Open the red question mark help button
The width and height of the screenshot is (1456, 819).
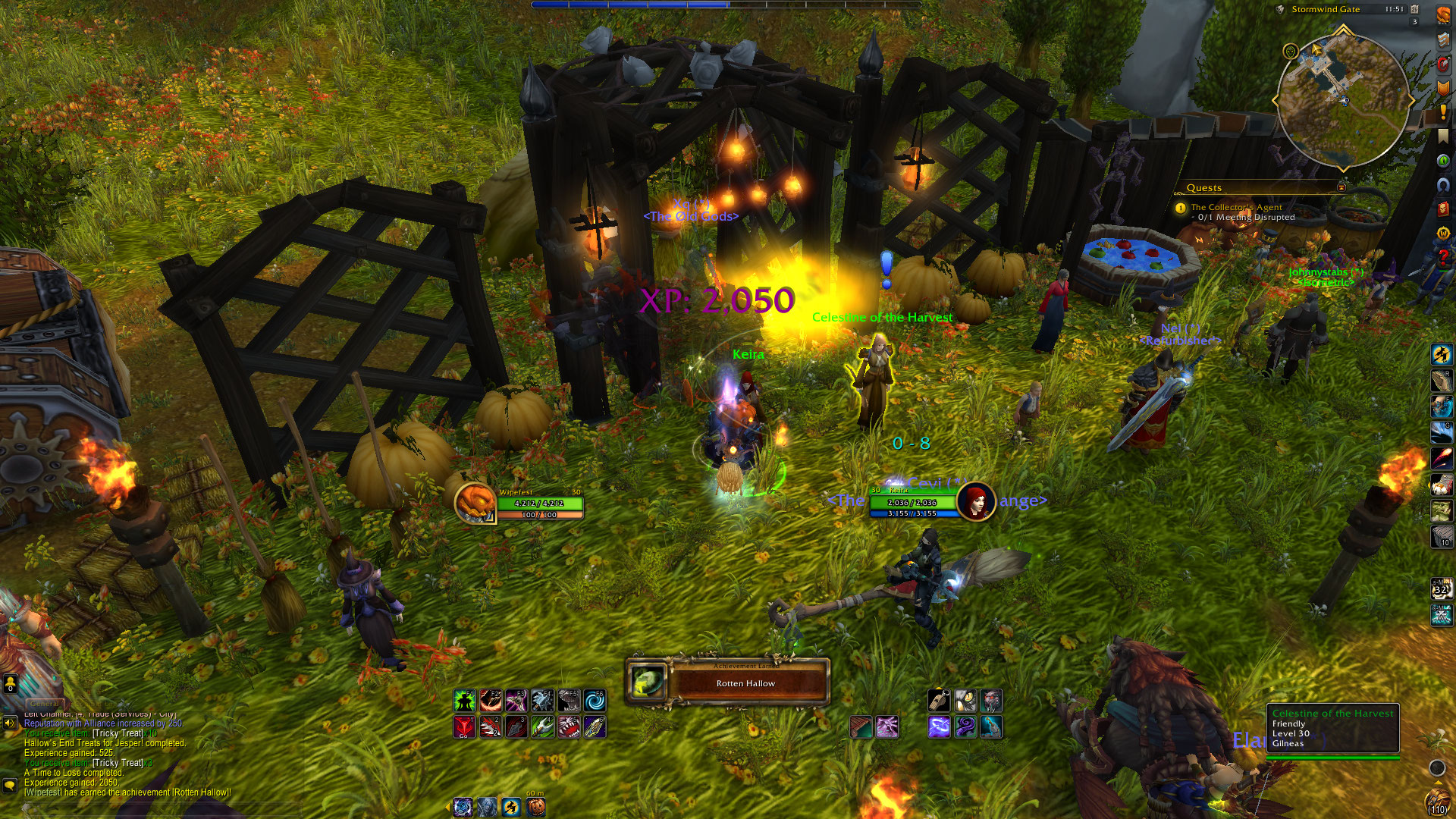click(1442, 258)
